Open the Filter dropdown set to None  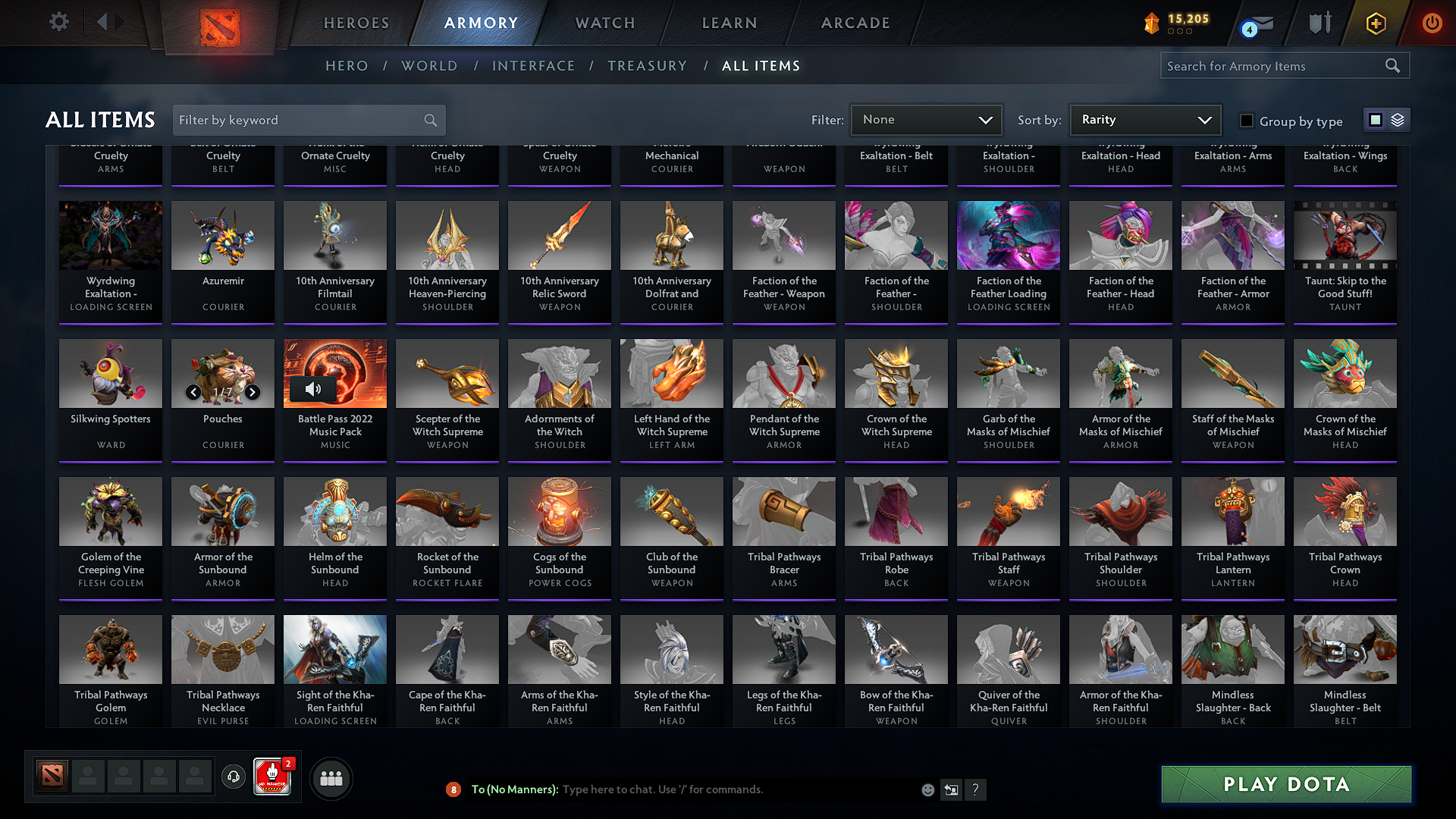(926, 119)
